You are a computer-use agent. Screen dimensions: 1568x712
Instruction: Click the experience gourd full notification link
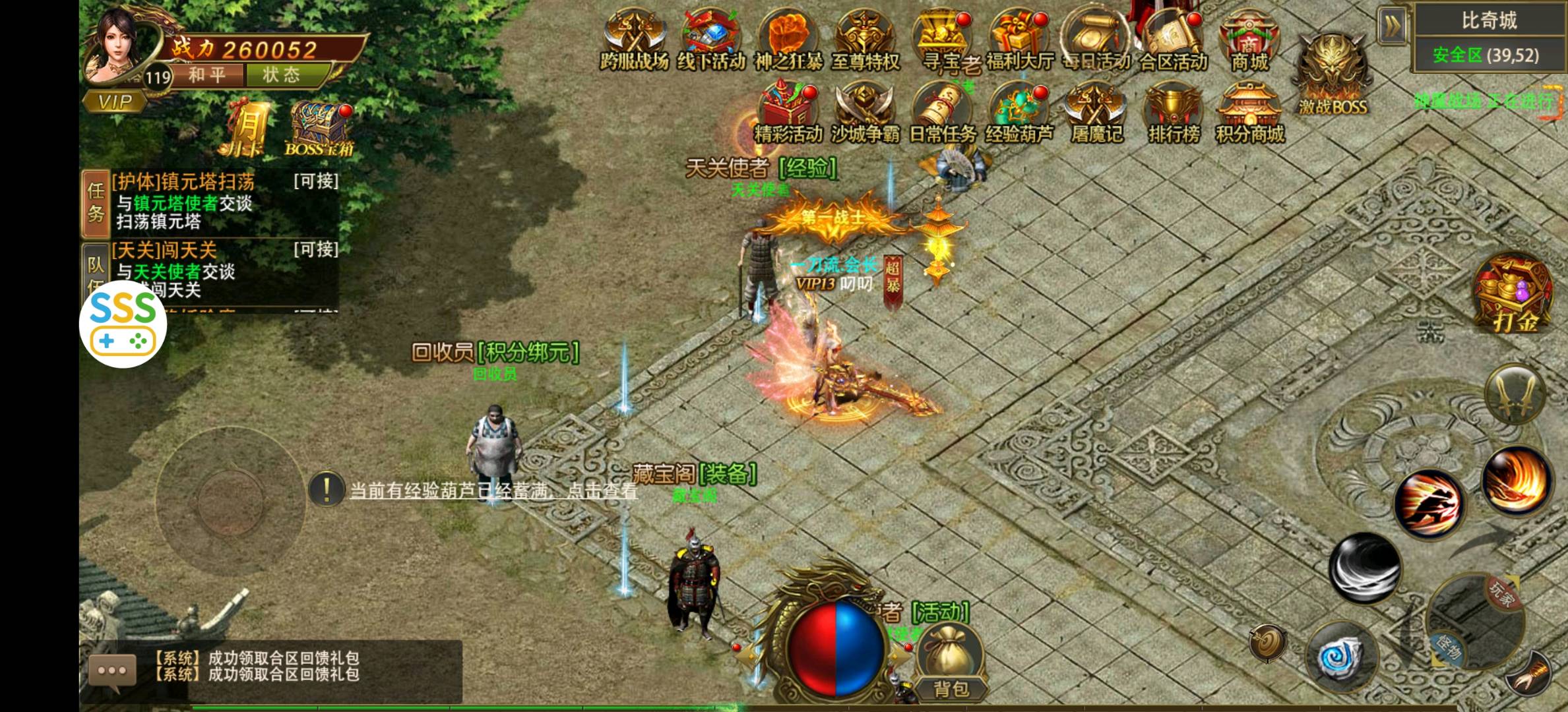[493, 490]
